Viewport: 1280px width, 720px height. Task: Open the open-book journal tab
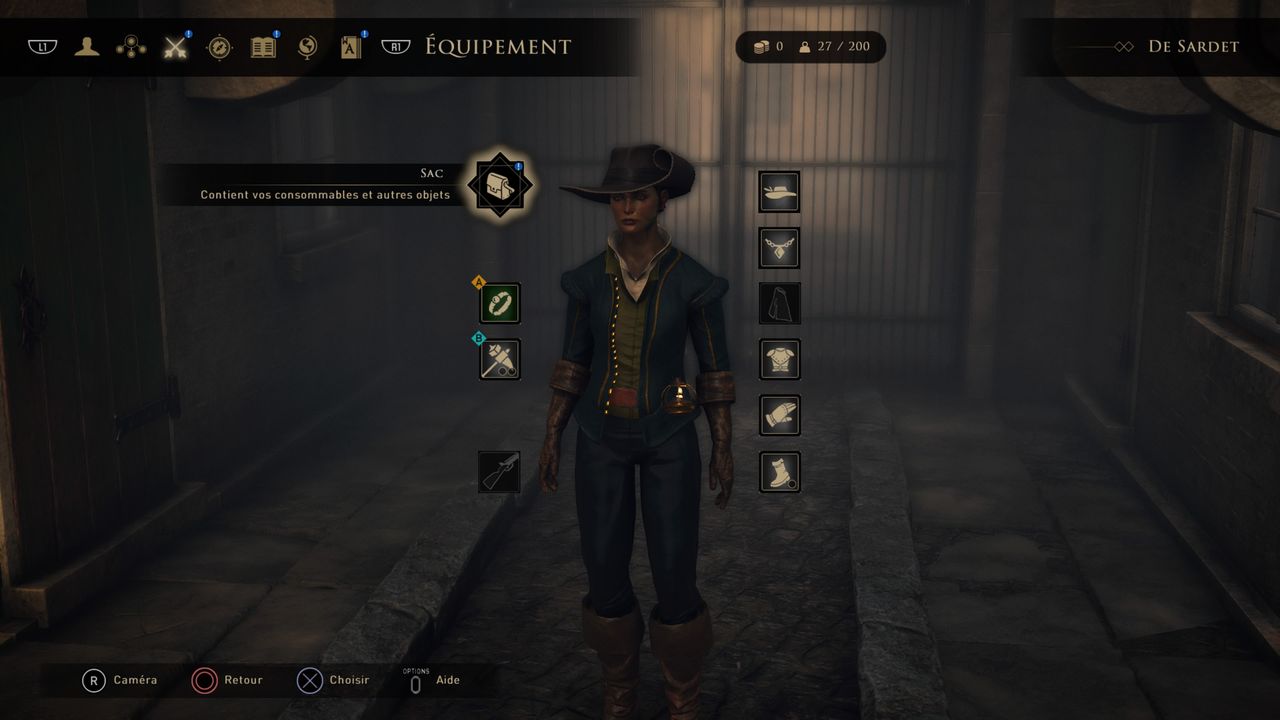[263, 47]
